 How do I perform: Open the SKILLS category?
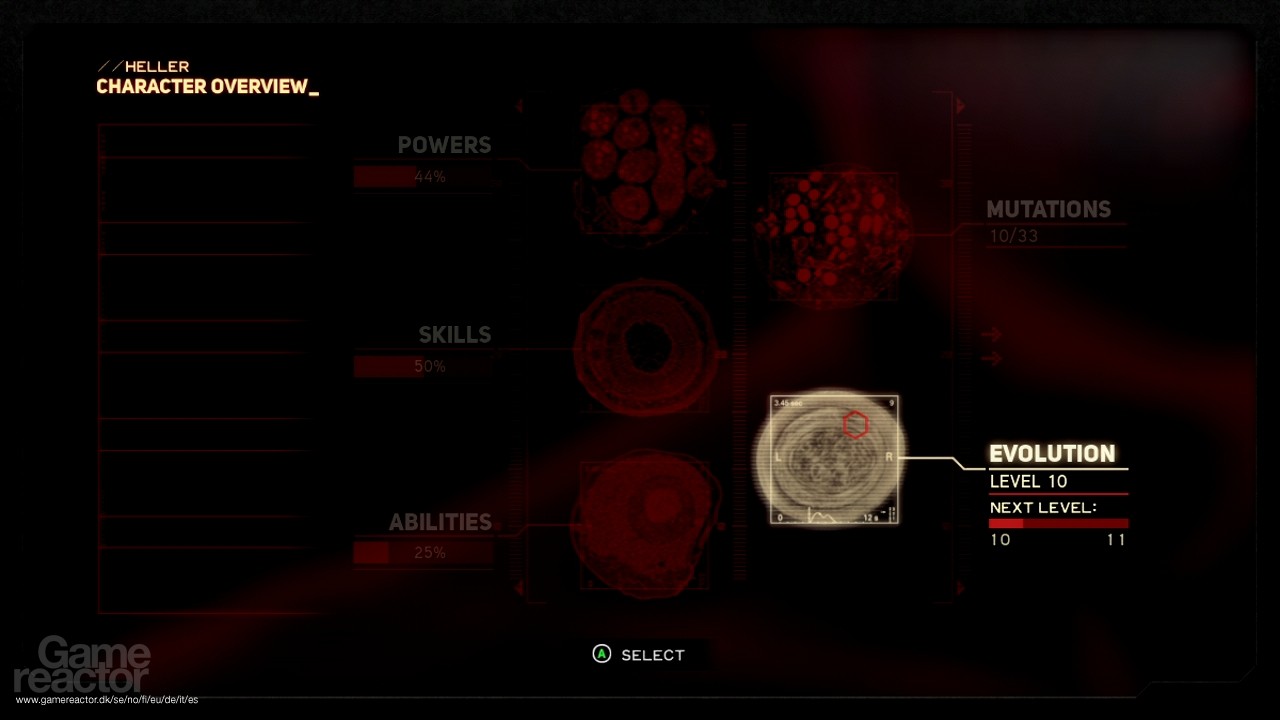(x=455, y=335)
